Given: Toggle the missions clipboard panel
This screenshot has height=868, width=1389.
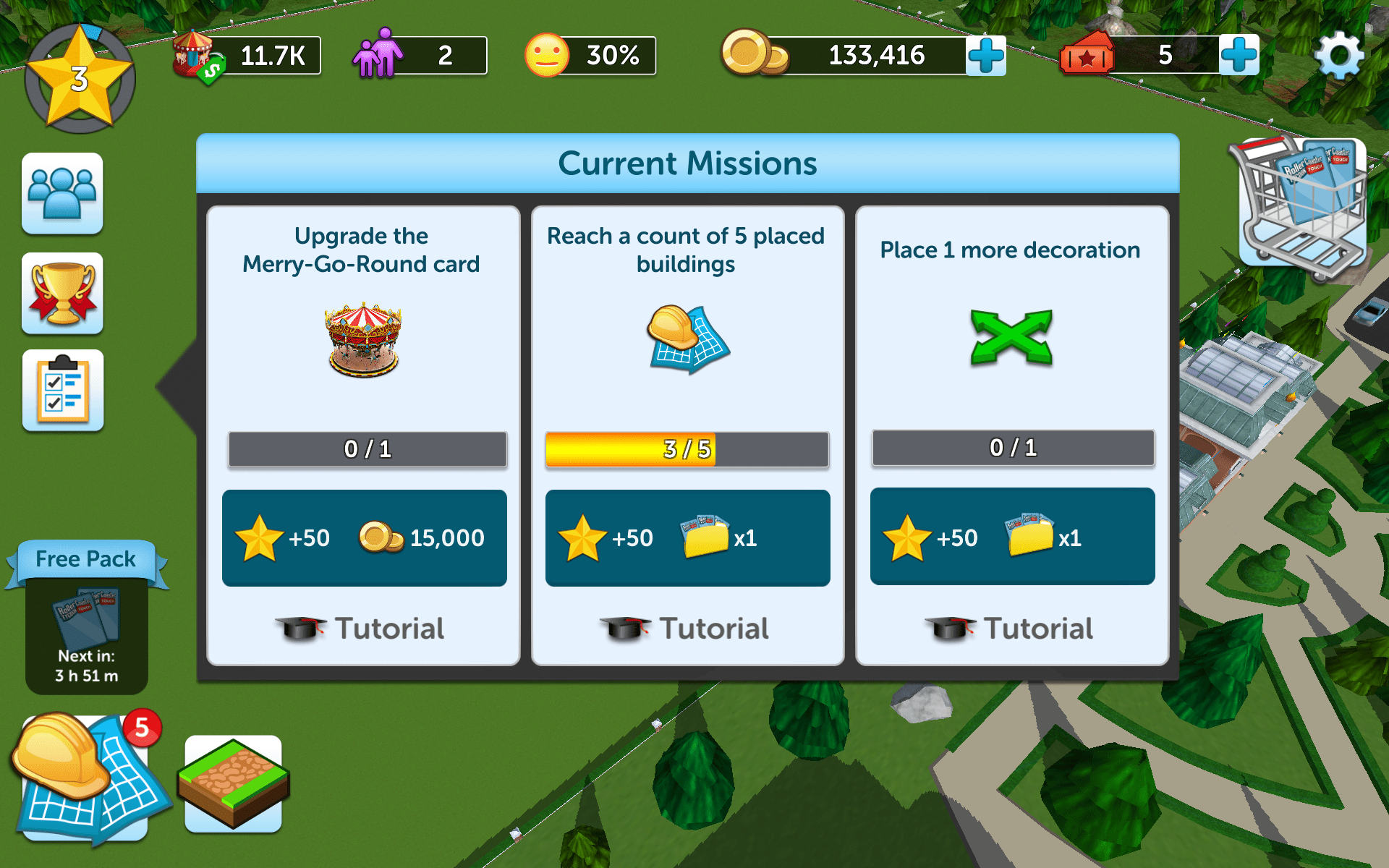Looking at the screenshot, I should tap(62, 391).
